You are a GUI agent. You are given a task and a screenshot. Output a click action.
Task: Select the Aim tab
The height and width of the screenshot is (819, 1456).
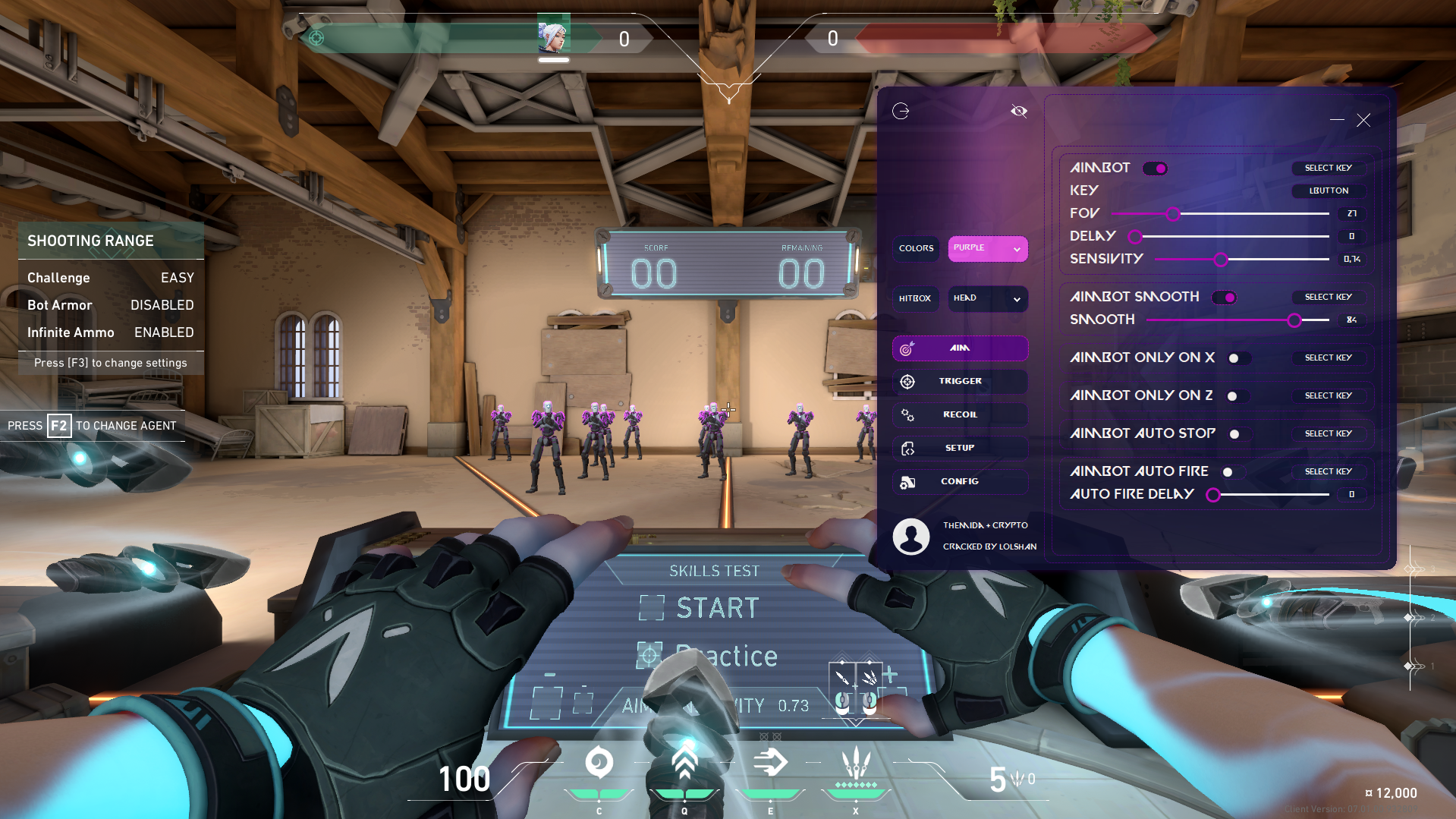pyautogui.click(x=960, y=348)
